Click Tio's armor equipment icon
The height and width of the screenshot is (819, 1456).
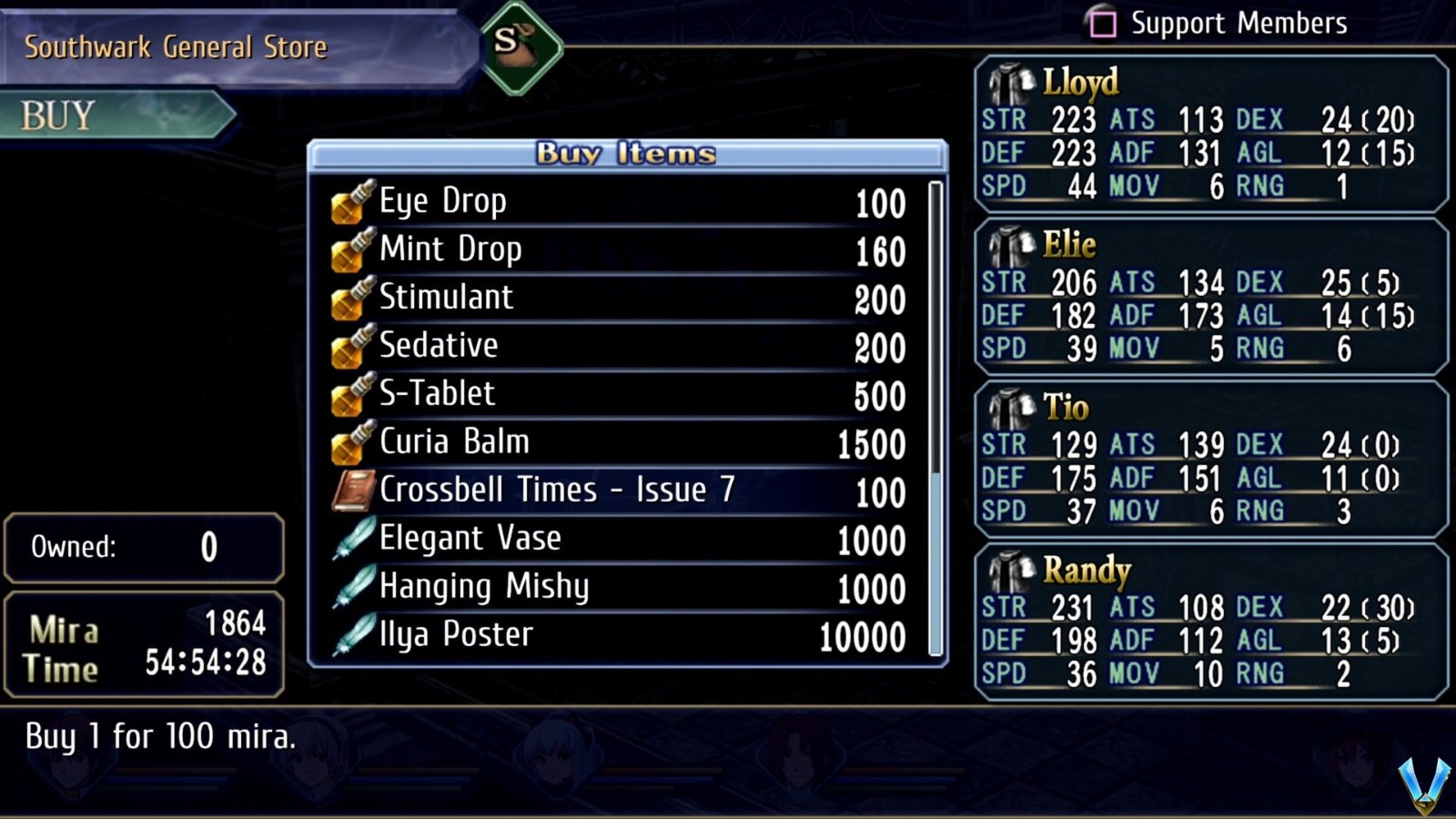pyautogui.click(x=1013, y=407)
